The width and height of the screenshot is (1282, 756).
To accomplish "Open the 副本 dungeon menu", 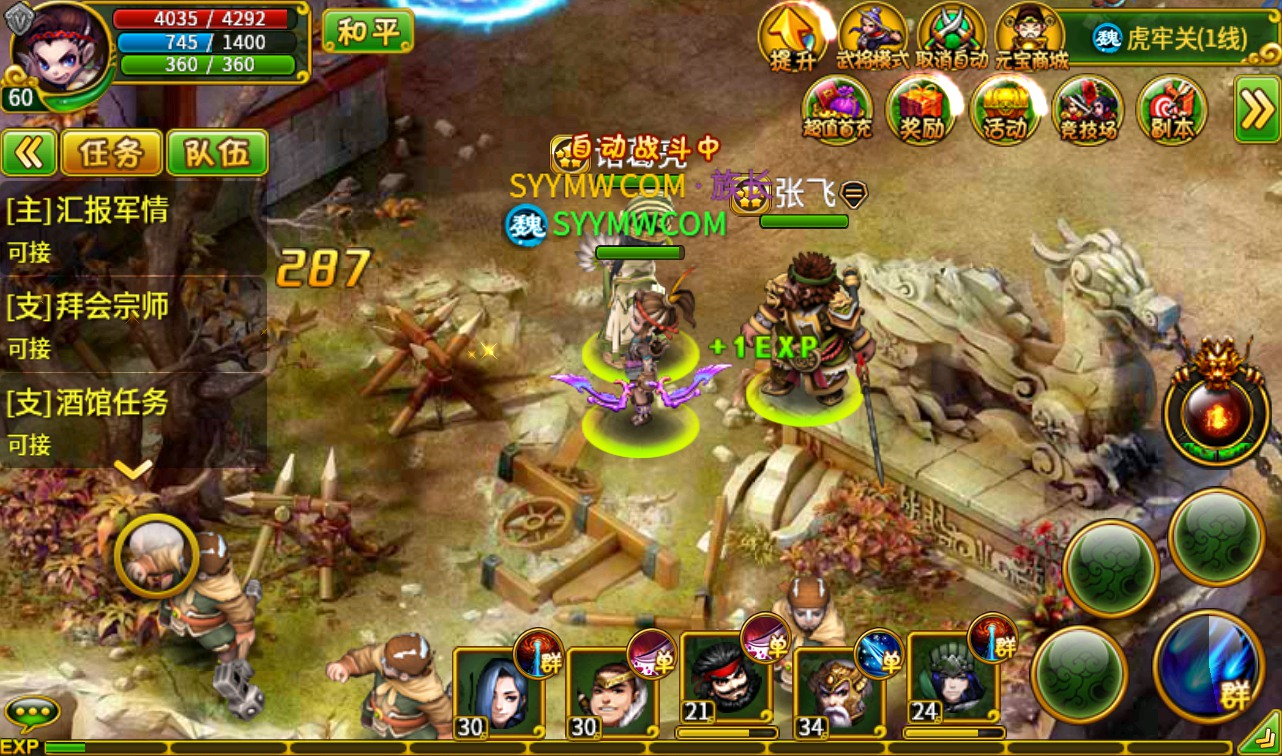I will point(1171,109).
